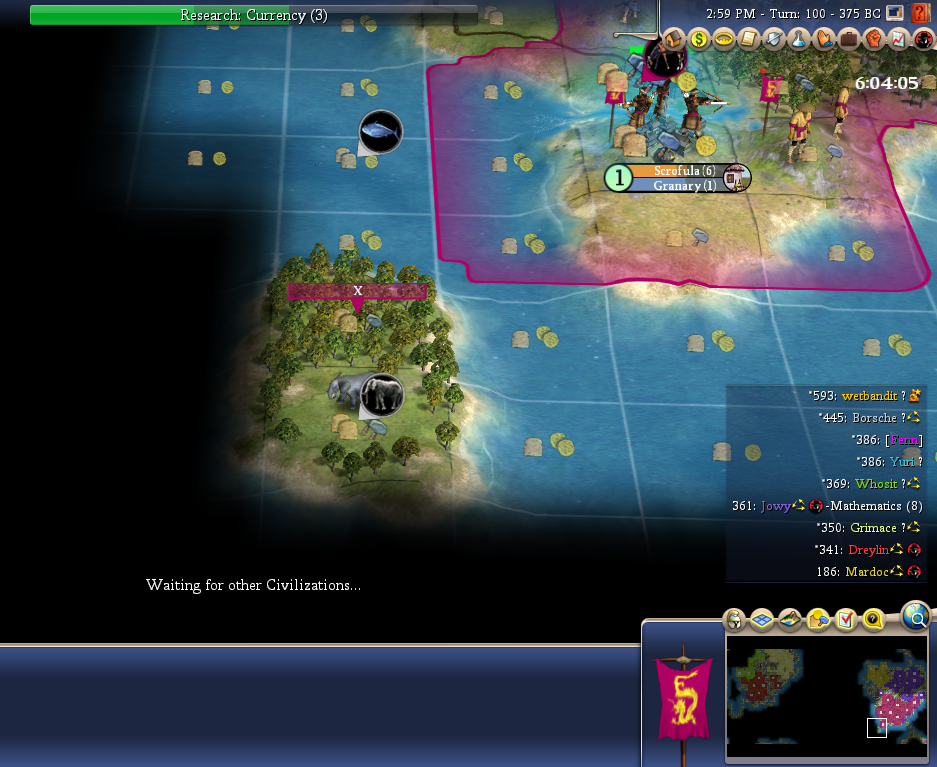The image size is (937, 767).
Task: Open the Financial Advisor dollar icon
Action: coord(699,39)
